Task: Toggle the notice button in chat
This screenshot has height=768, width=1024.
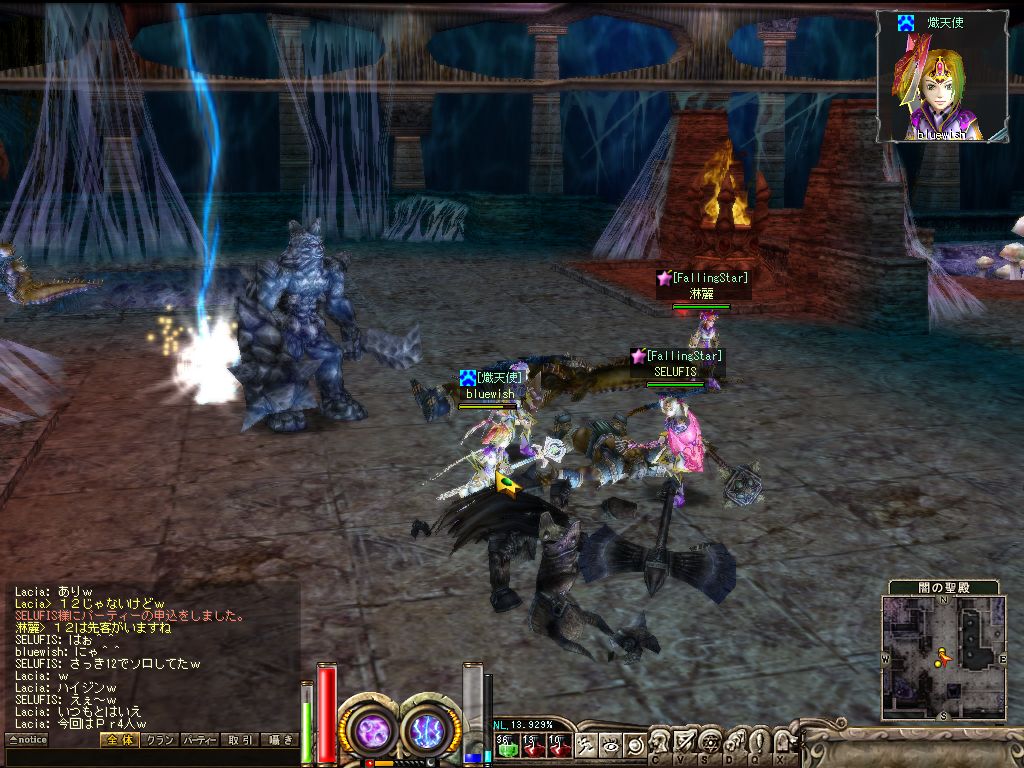Action: pyautogui.click(x=27, y=740)
